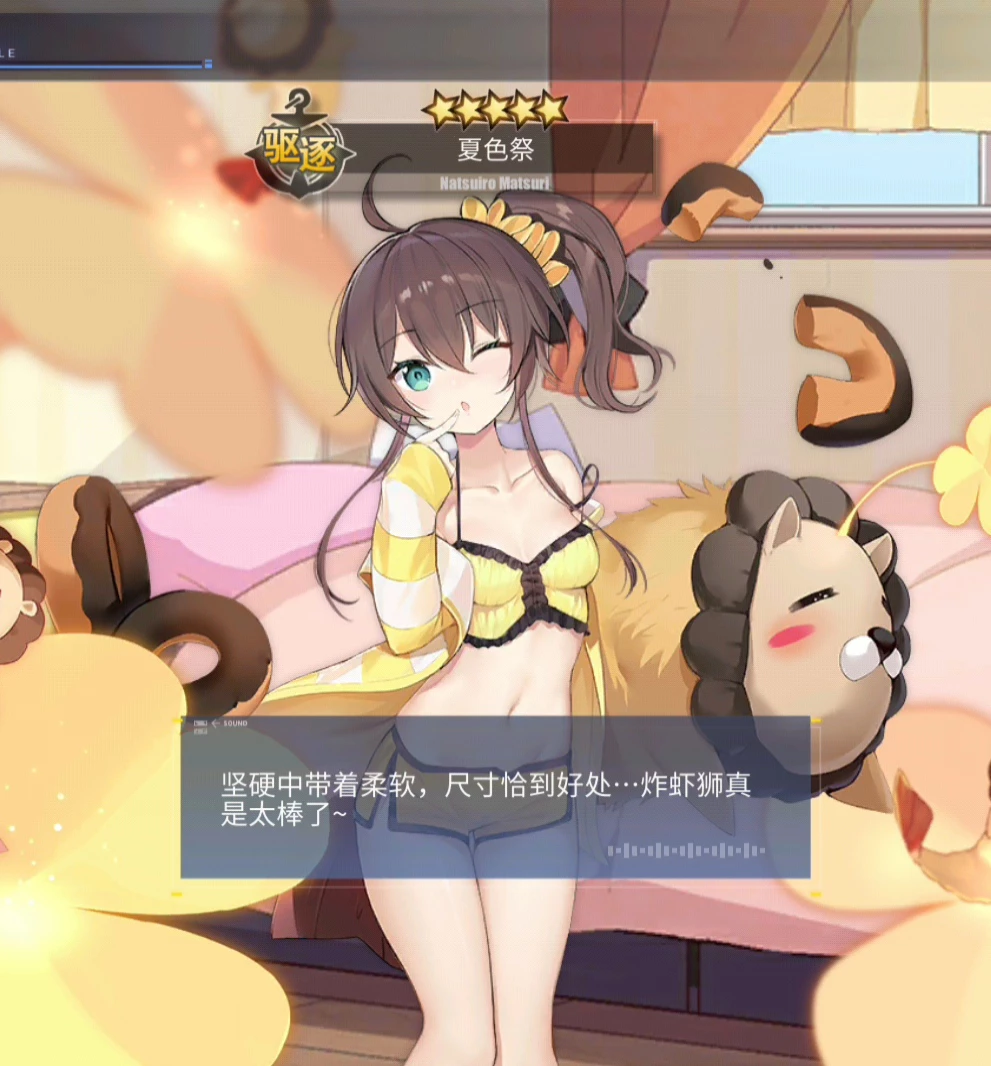Select the 夏色祭 name banner
Screen dimensions: 991x1066
coord(496,151)
